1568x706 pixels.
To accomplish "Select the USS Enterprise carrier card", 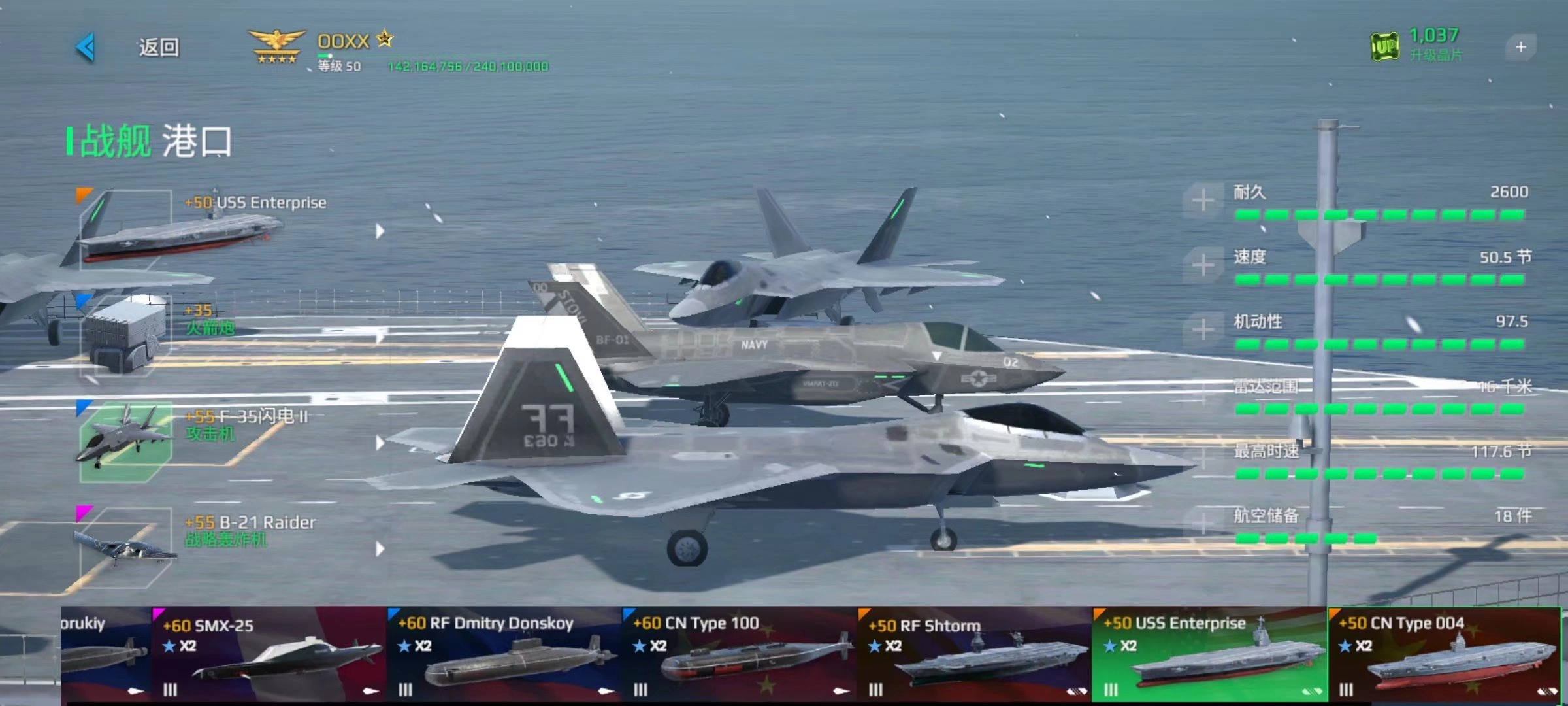I will pyautogui.click(x=1210, y=654).
